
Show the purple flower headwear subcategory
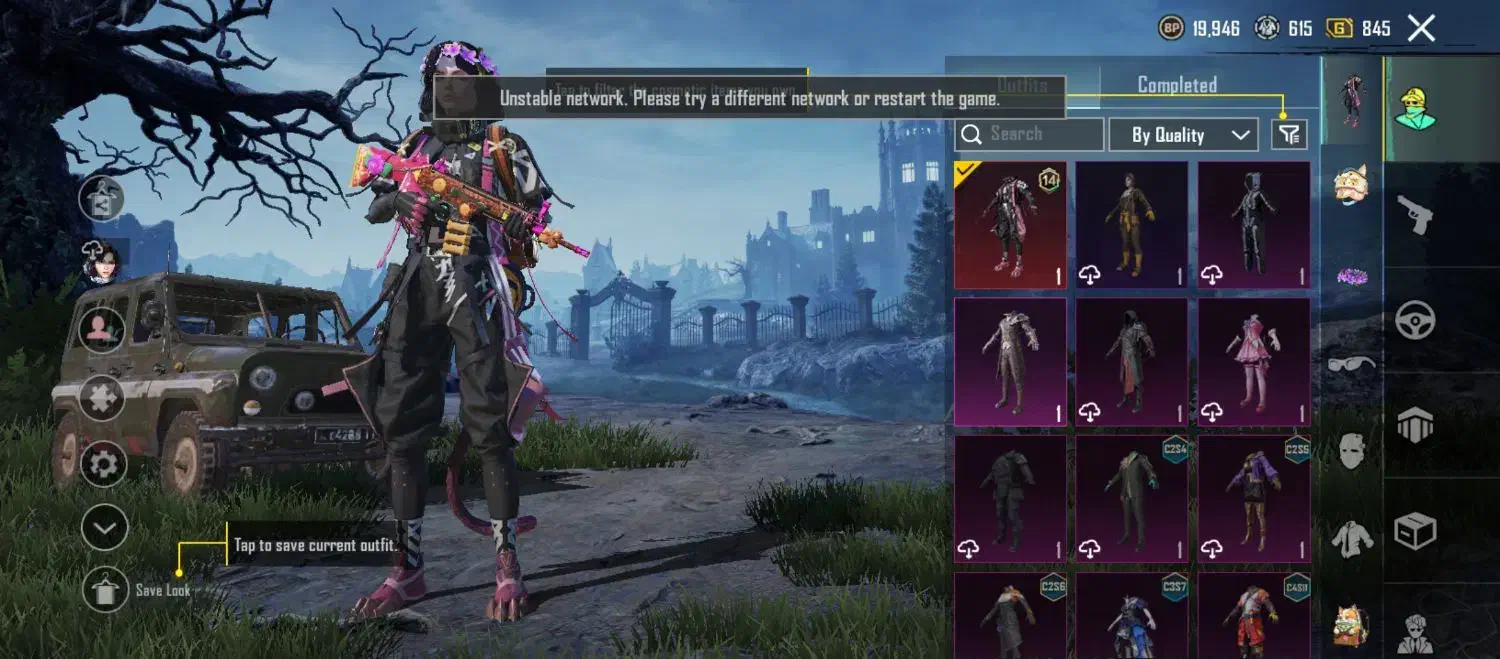click(1352, 275)
